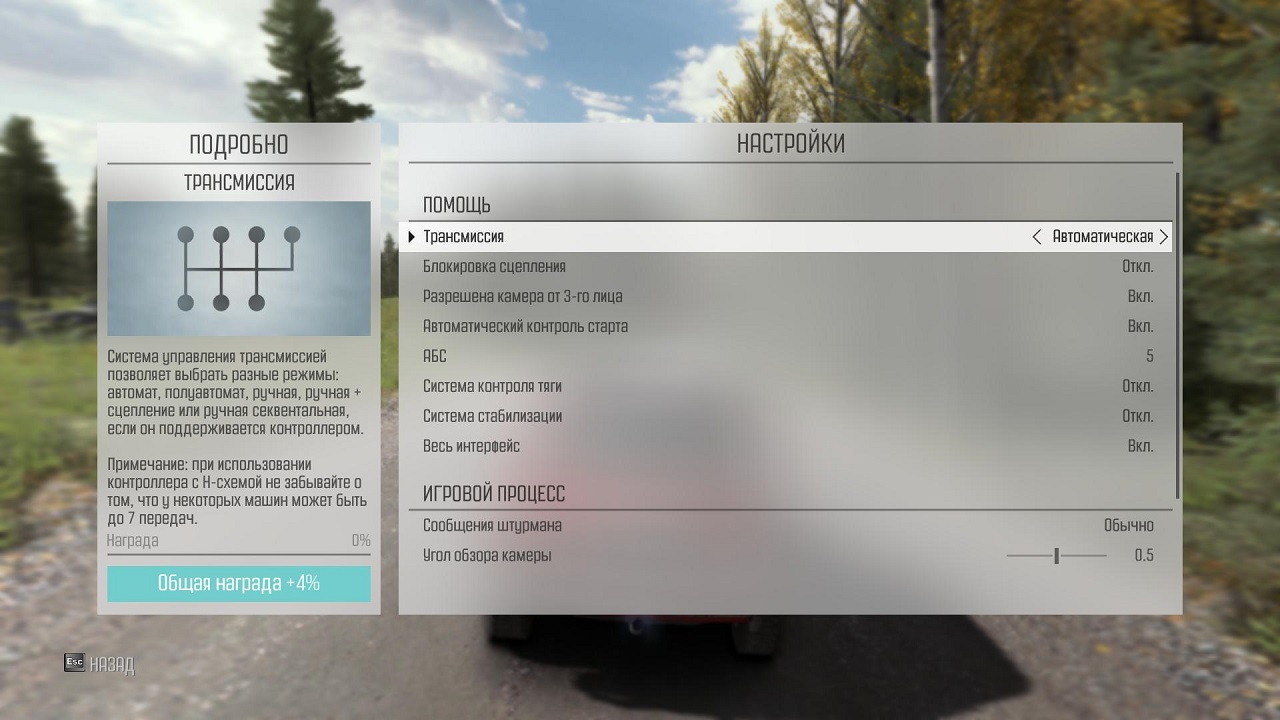
Task: Pick the Система стабилизации row
Action: click(x=788, y=417)
